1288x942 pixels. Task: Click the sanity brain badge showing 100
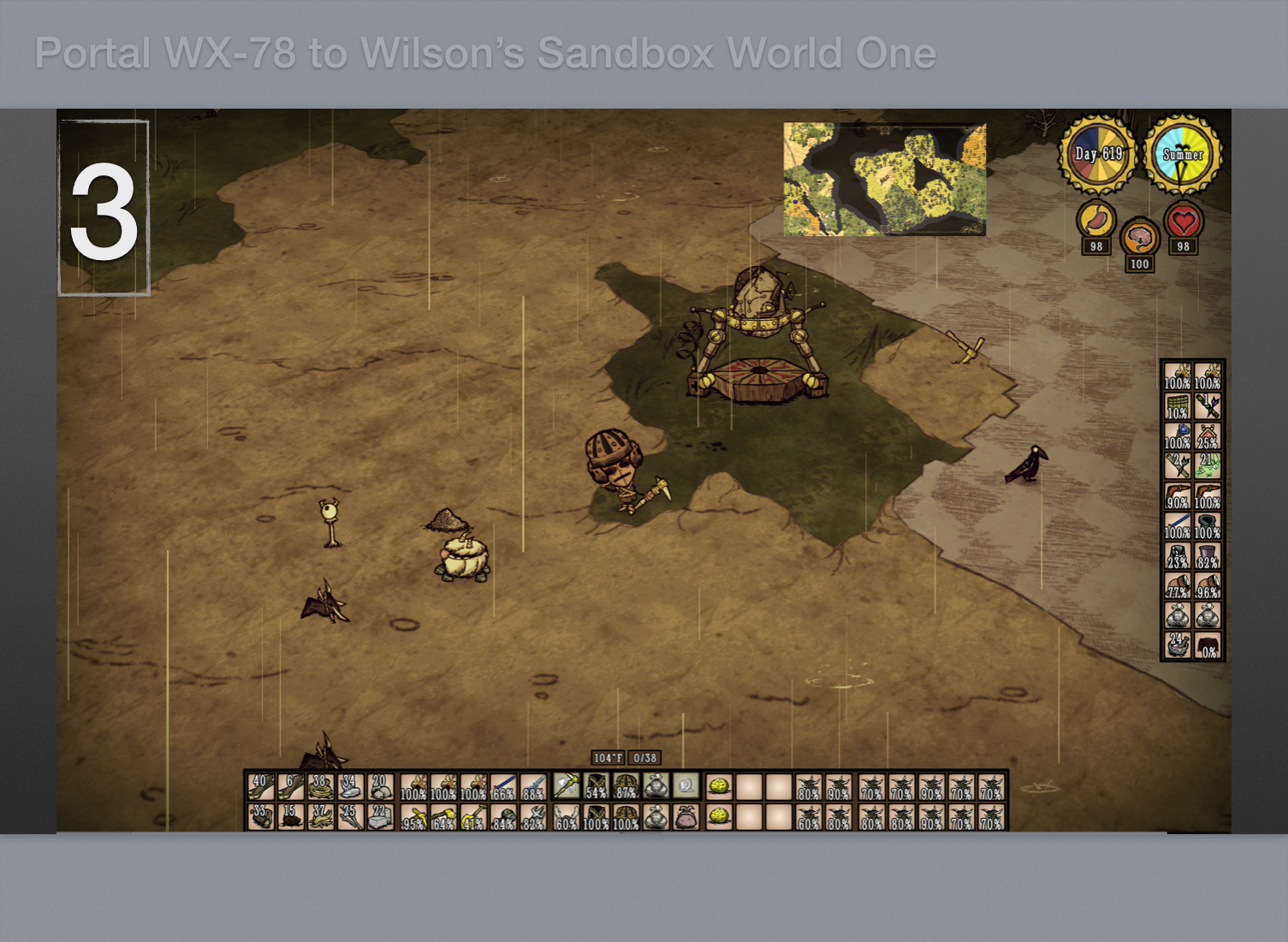[1139, 238]
